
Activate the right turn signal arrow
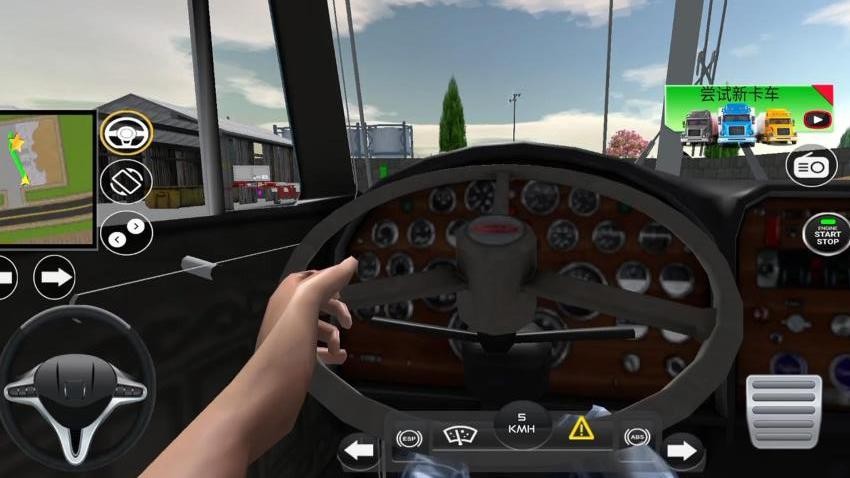coord(682,451)
